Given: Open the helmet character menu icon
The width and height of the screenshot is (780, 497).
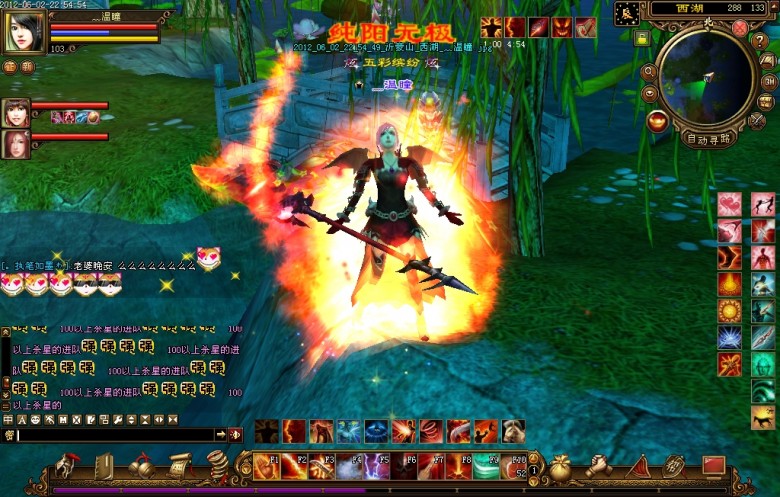Looking at the screenshot, I should [x=67, y=465].
